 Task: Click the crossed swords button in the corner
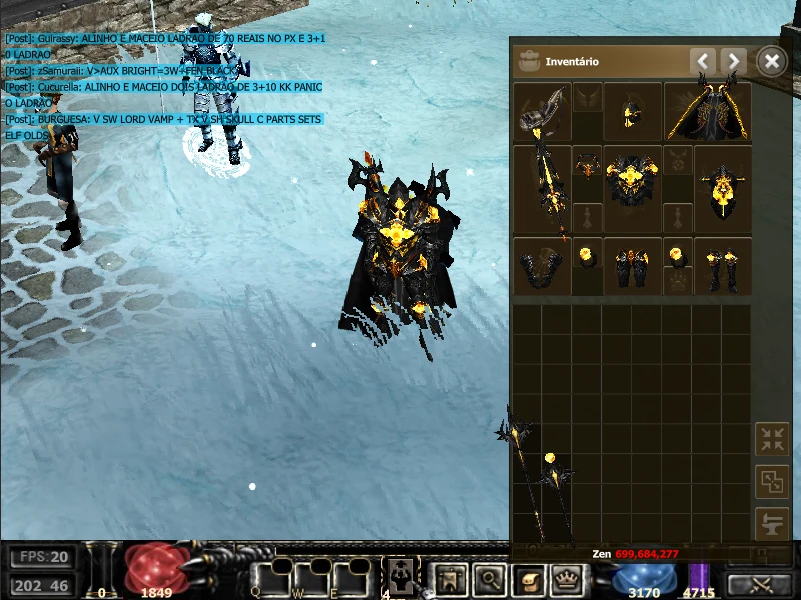coord(760,584)
